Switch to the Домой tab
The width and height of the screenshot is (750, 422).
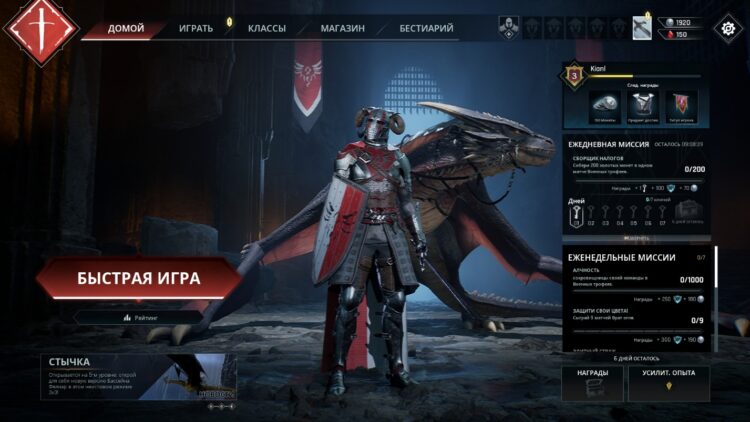126,28
